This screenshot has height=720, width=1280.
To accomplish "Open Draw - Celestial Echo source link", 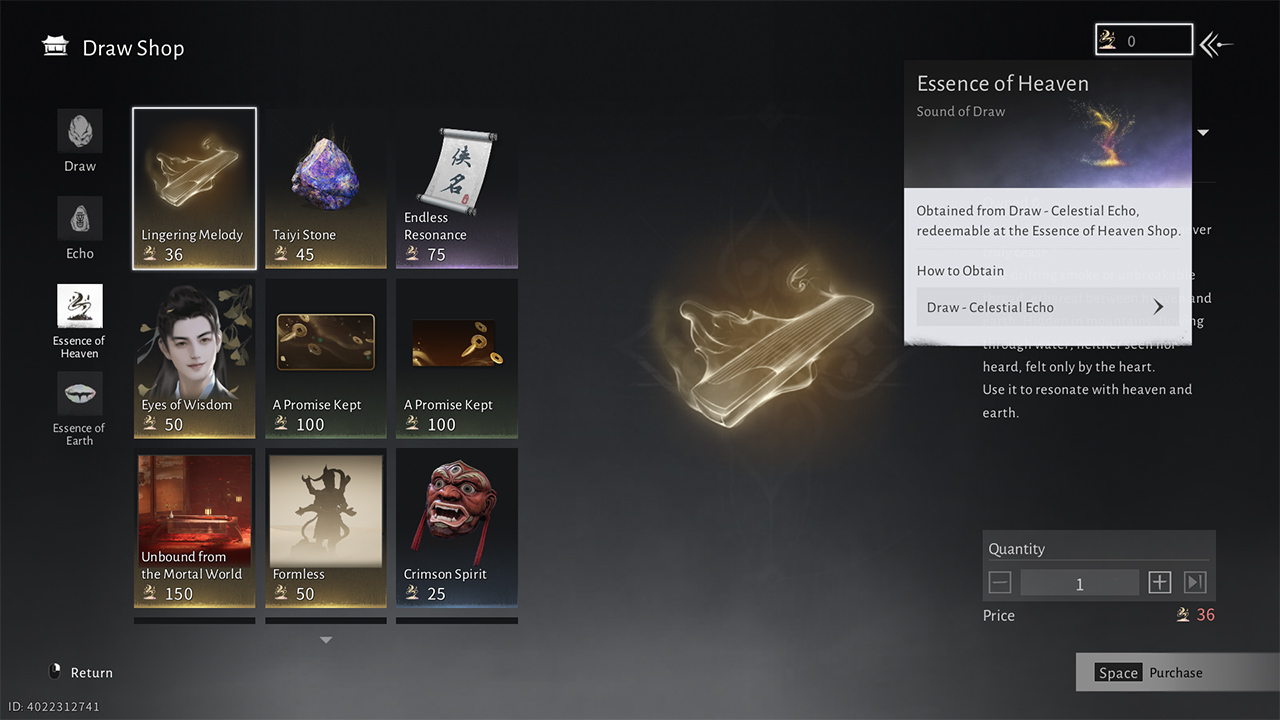I will click(1047, 307).
